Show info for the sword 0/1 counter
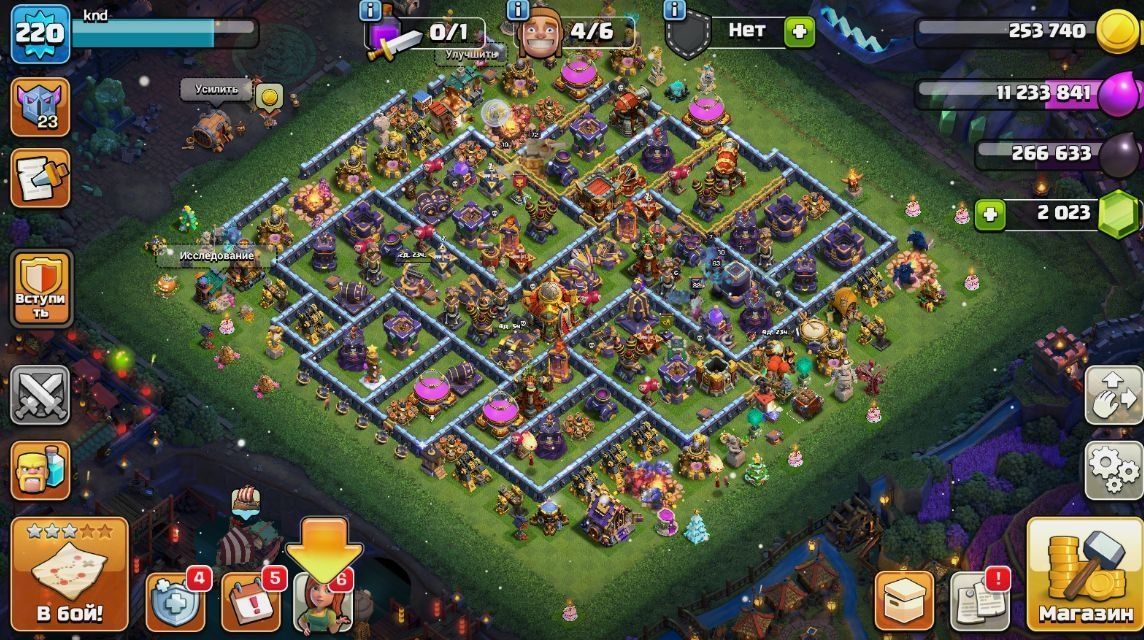 (x=371, y=11)
